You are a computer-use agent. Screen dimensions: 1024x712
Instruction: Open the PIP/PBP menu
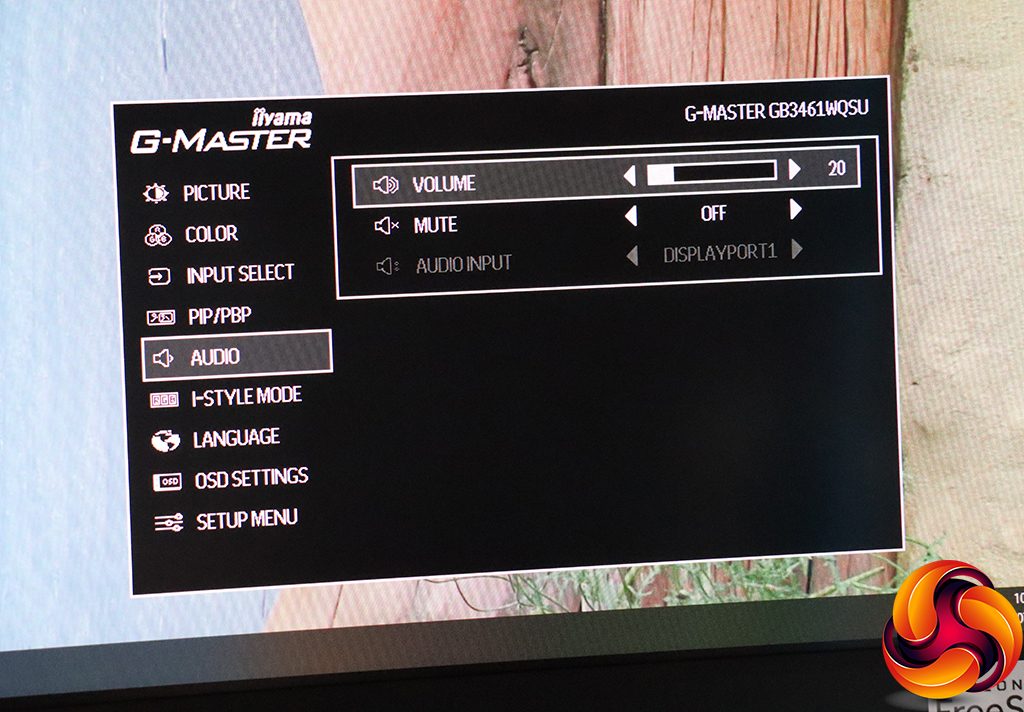click(219, 316)
